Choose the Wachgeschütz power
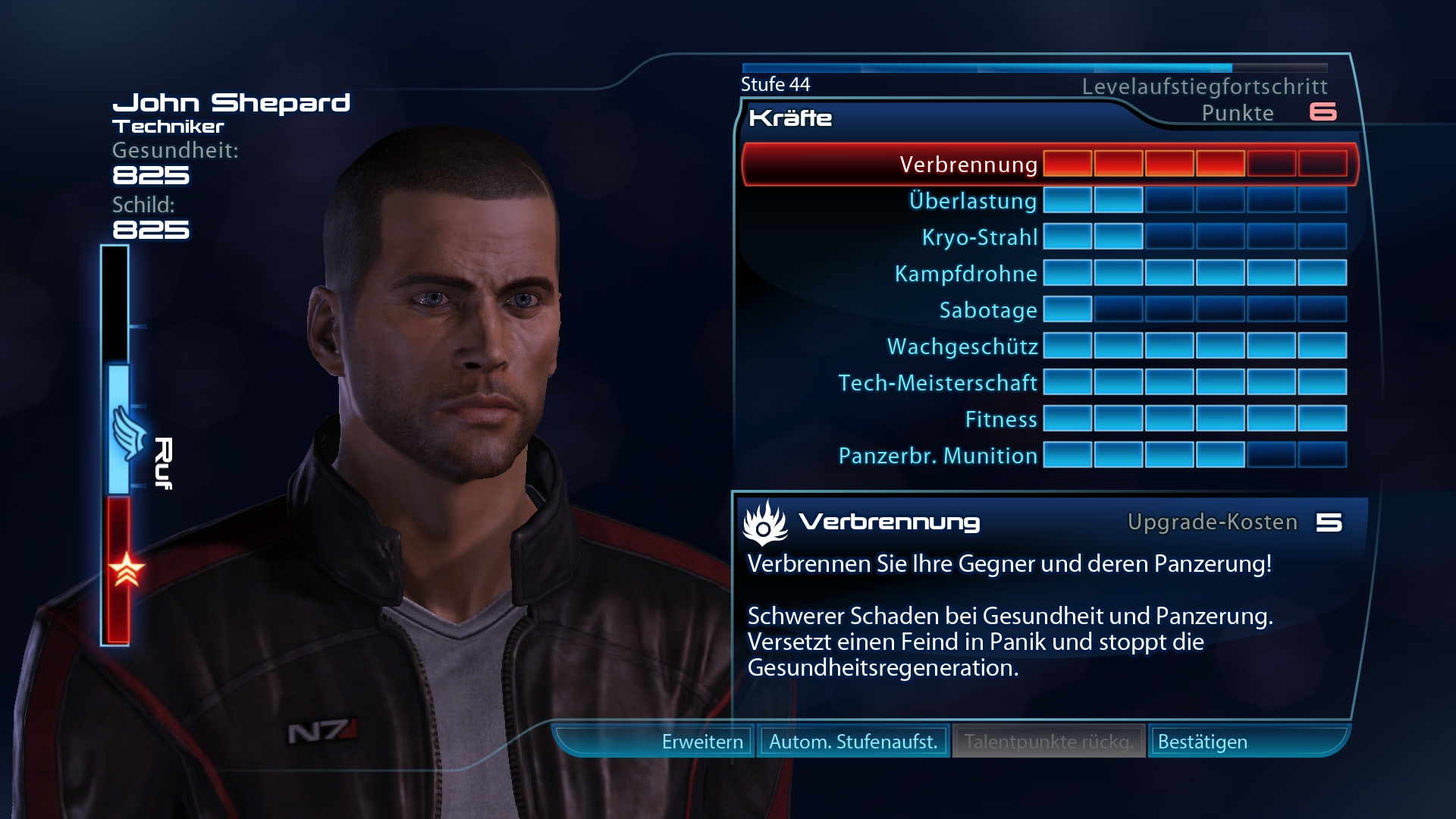Viewport: 1456px width, 819px height. click(962, 347)
